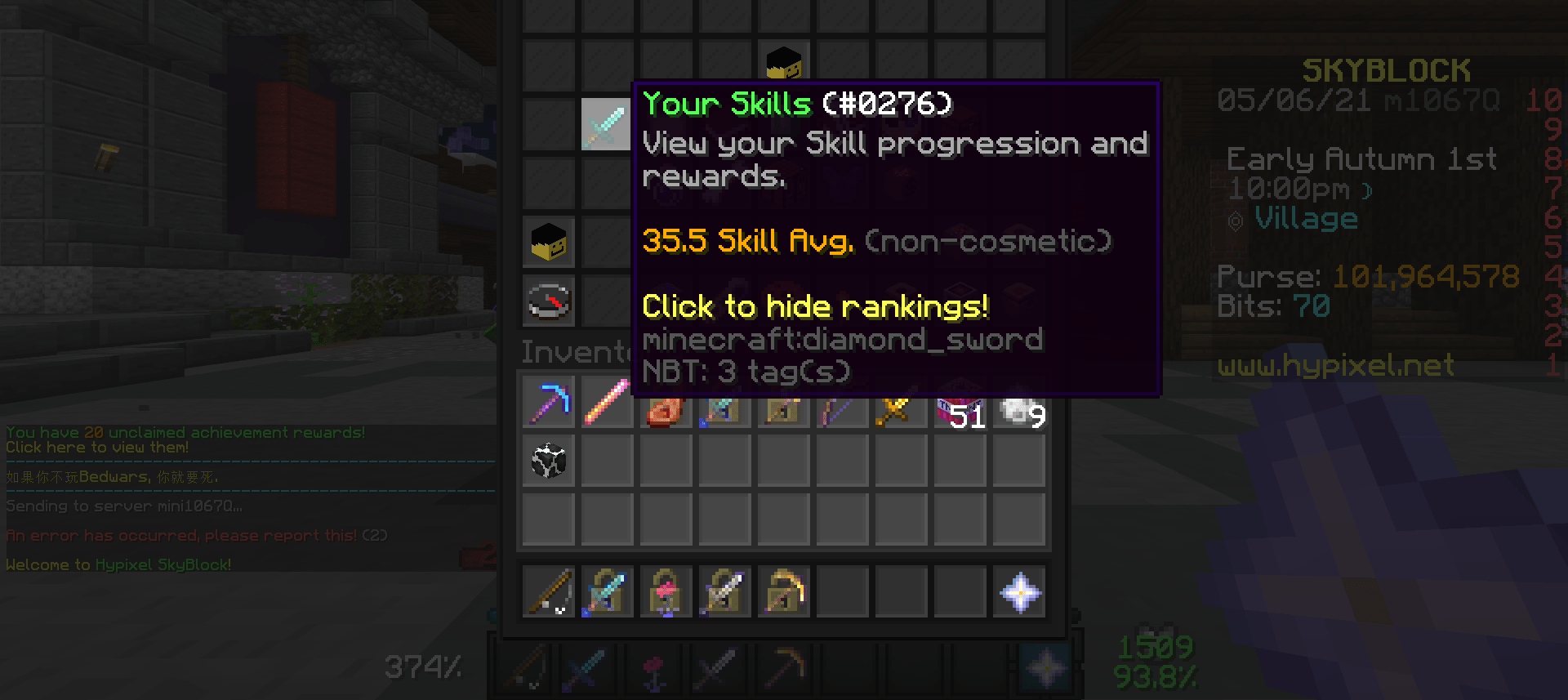Click here to view achievement rewards
1568x700 pixels.
coord(96,447)
